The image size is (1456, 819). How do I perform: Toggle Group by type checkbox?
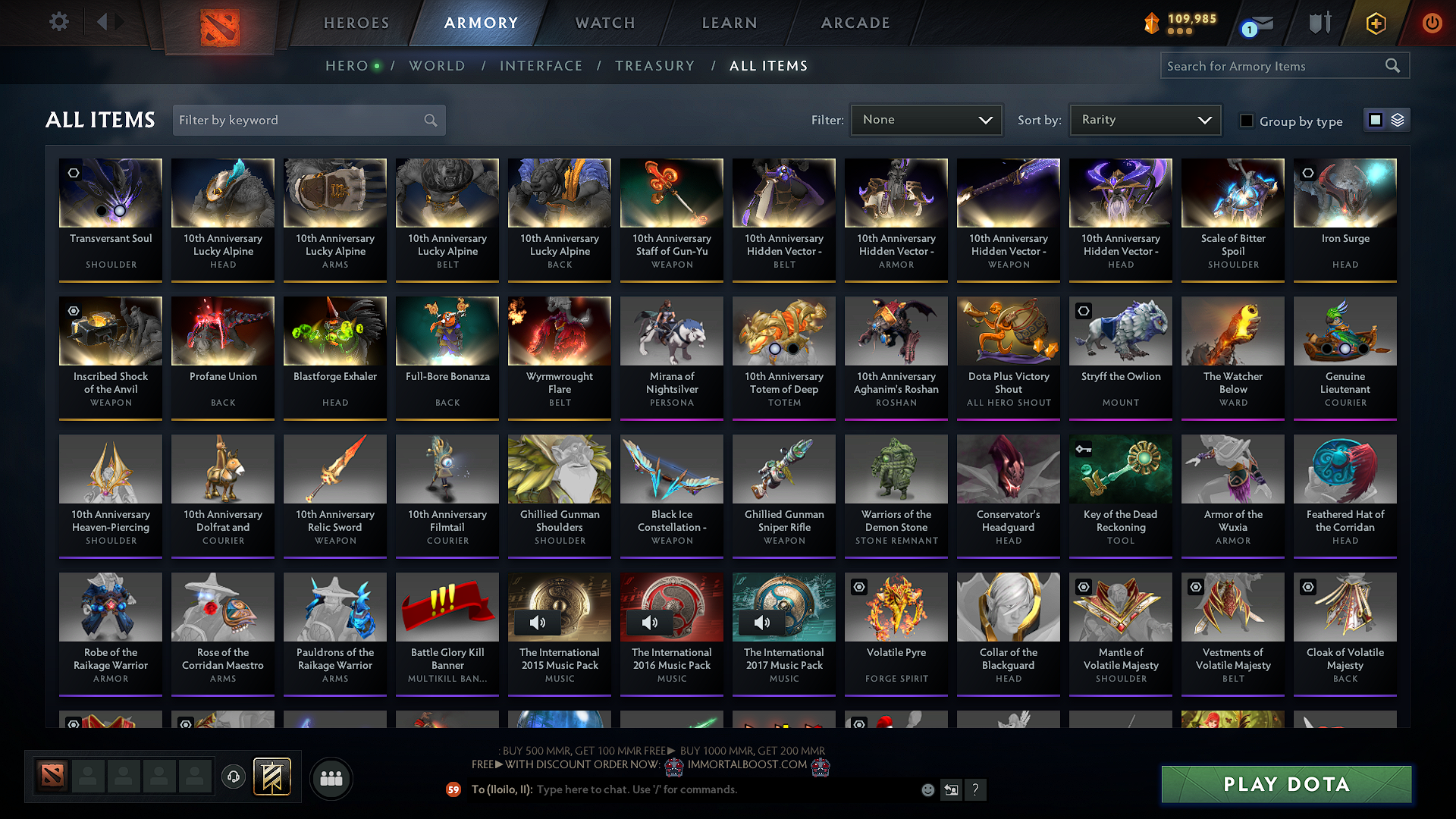[x=1246, y=120]
